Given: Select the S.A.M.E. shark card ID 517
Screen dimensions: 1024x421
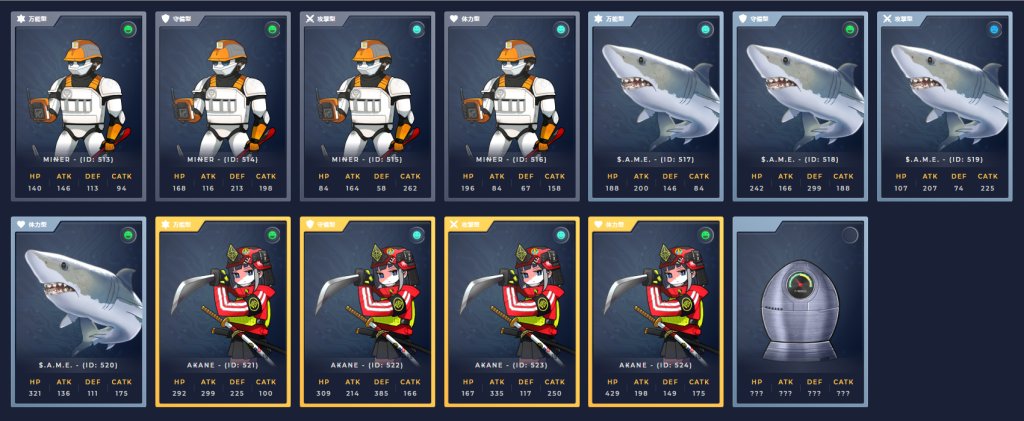Looking at the screenshot, I should [x=656, y=105].
